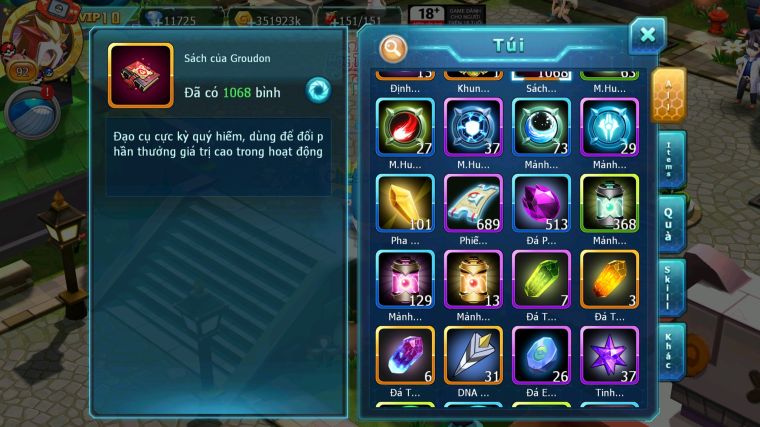760x427 pixels.
Task: Pick the green canister item with 368
Action: coord(609,204)
